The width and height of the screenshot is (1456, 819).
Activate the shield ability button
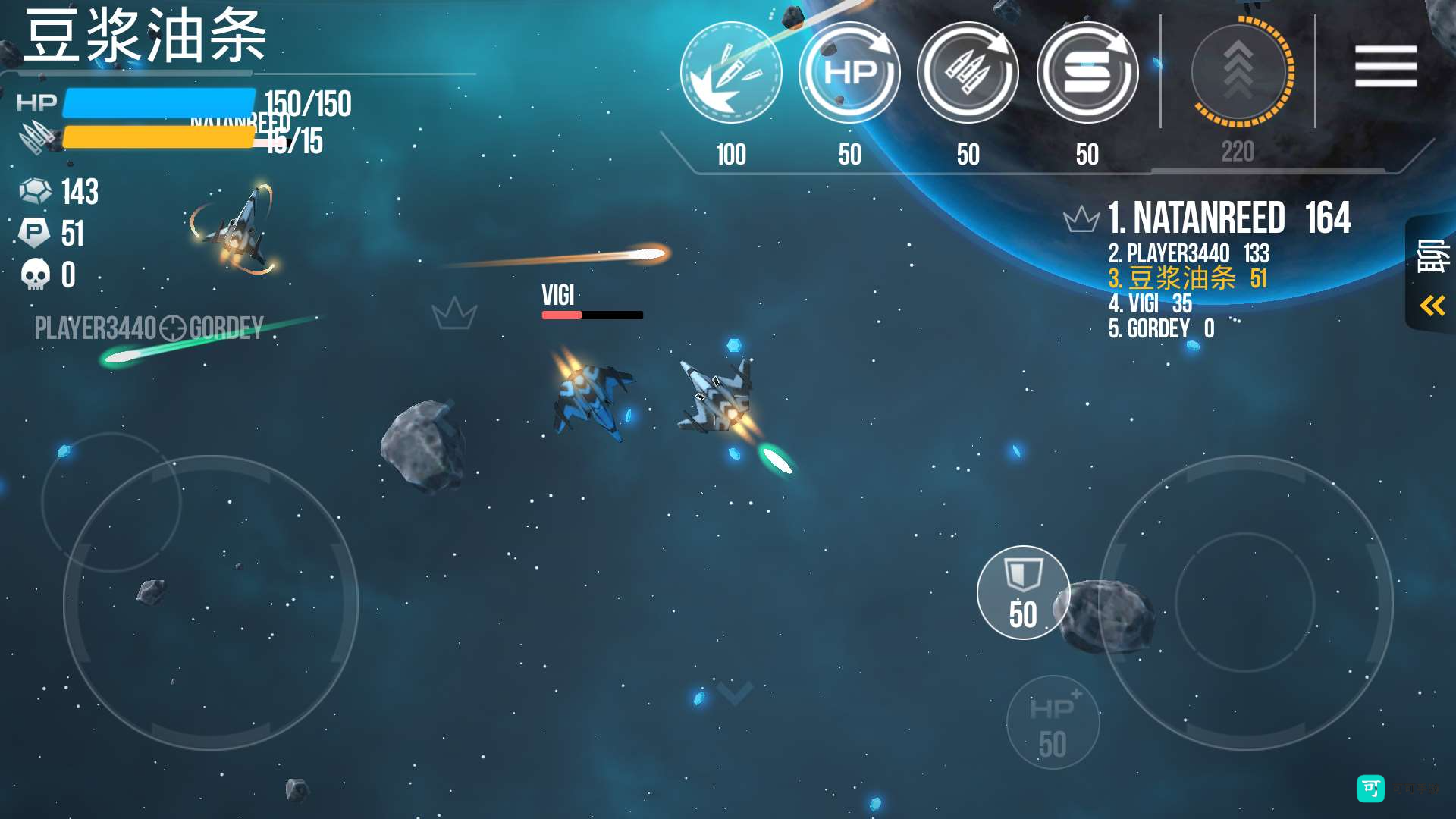click(1023, 592)
